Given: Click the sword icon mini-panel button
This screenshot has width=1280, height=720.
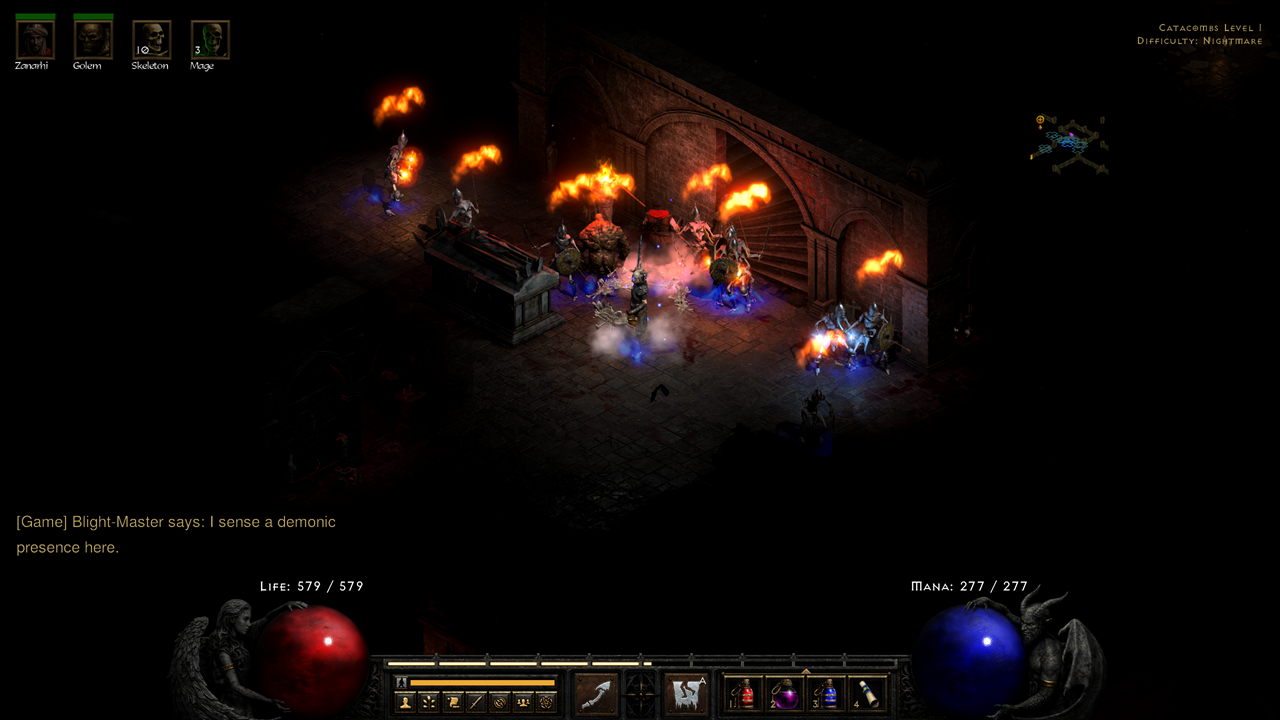Looking at the screenshot, I should point(476,702).
